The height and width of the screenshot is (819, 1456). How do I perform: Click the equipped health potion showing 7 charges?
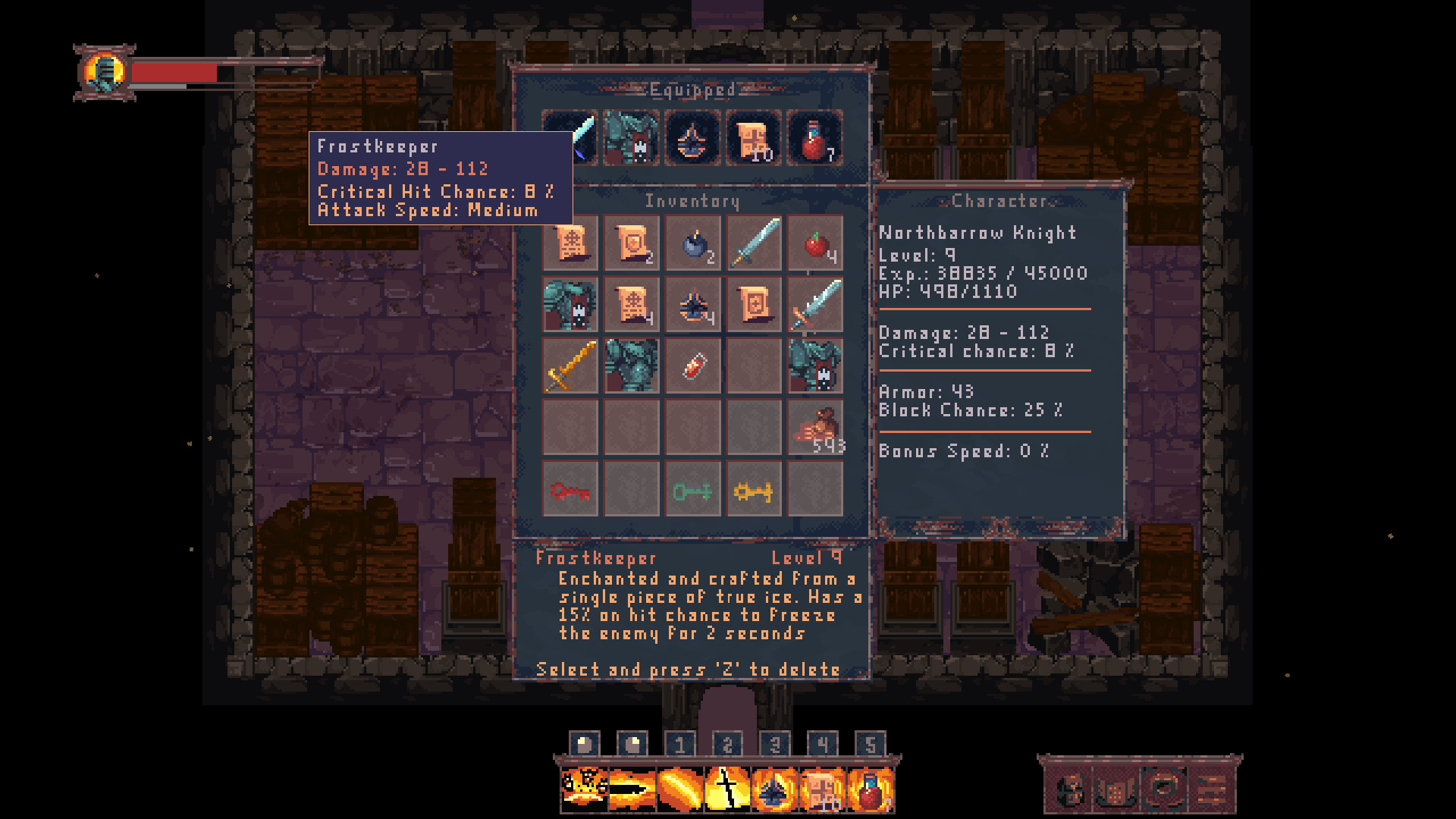coord(814,139)
